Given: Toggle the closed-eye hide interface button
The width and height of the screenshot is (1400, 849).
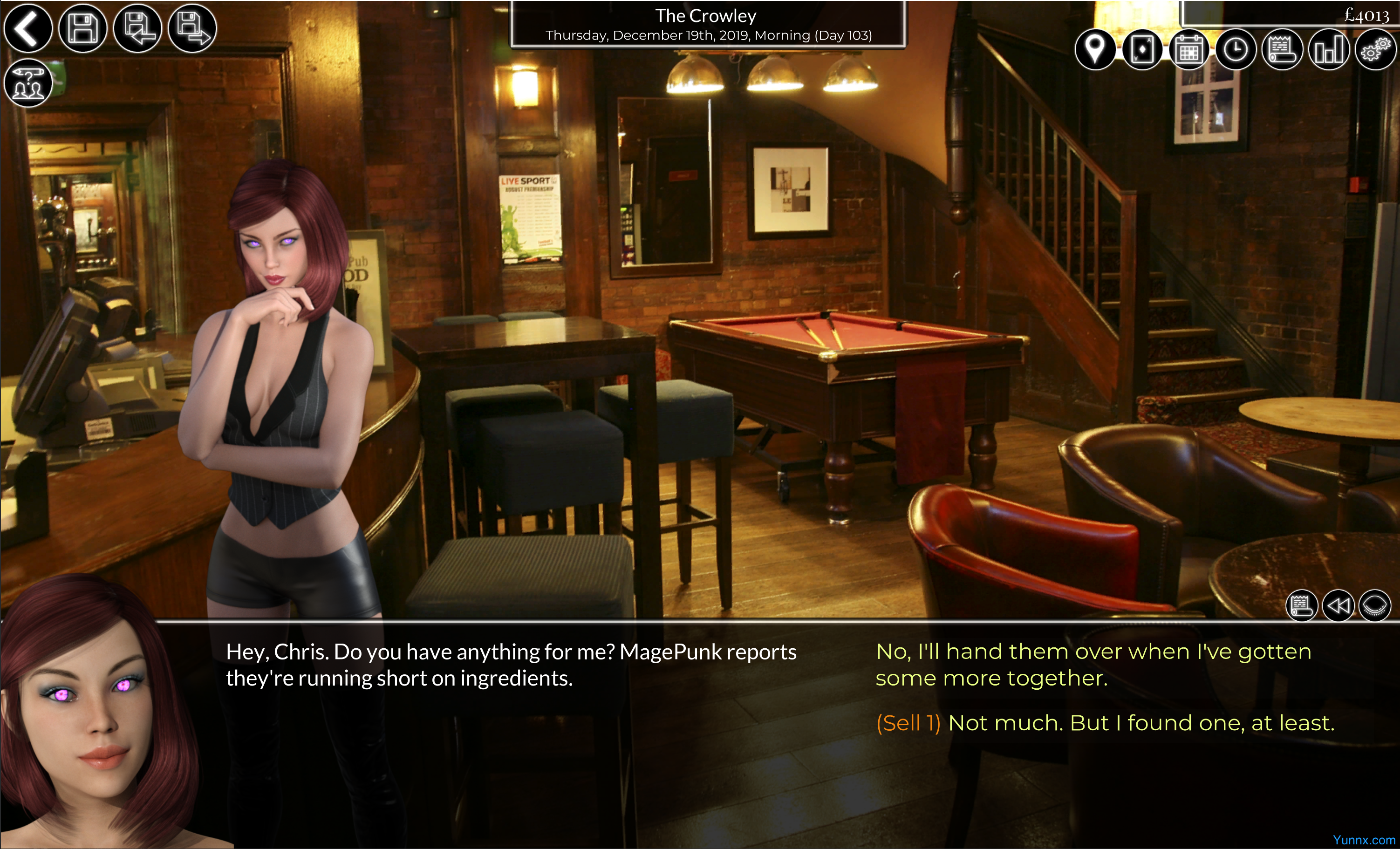Looking at the screenshot, I should tap(1374, 605).
